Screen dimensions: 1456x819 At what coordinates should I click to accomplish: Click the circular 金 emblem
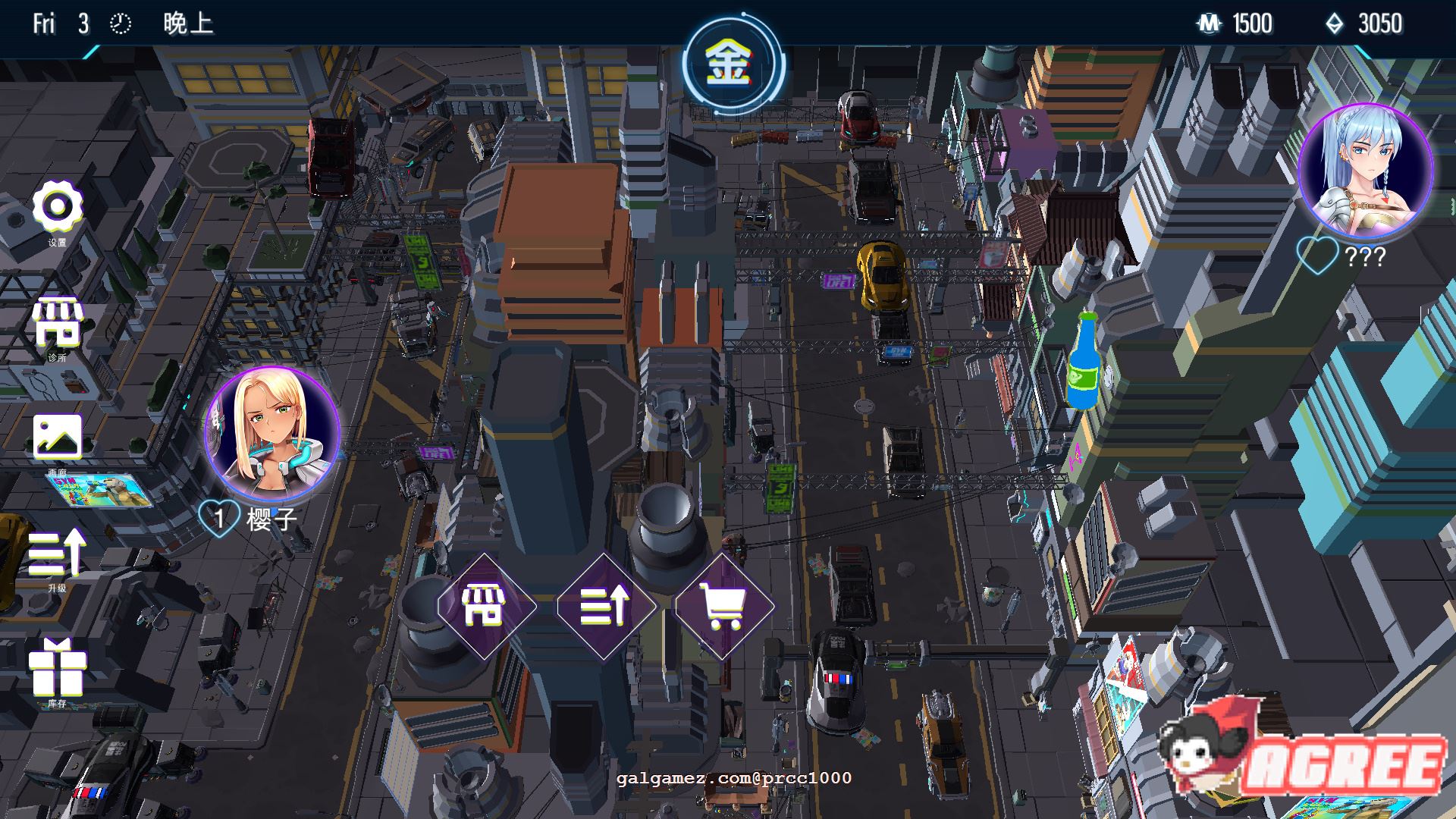pos(730,64)
